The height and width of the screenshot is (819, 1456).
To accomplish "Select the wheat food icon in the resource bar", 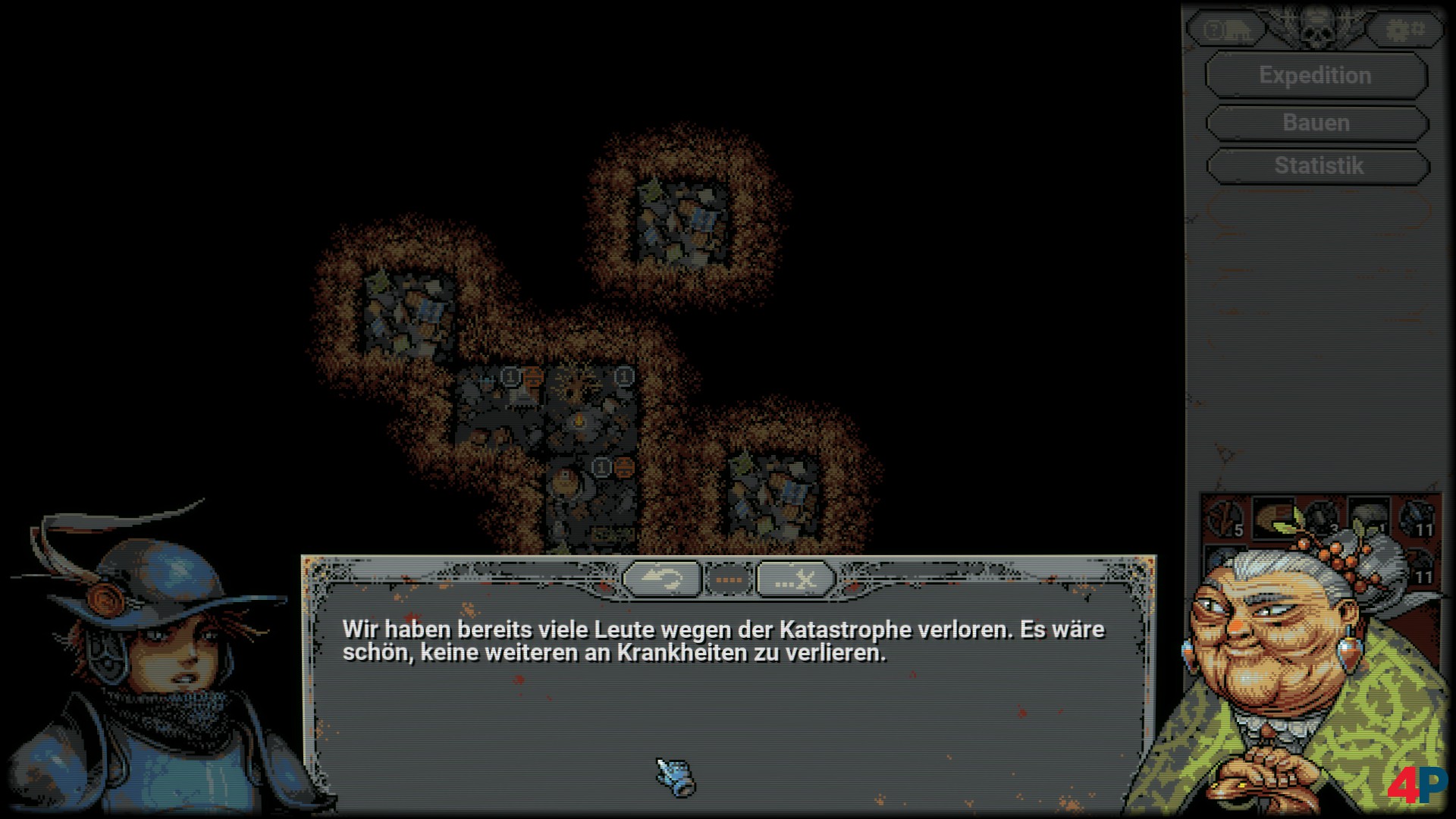I will click(x=1275, y=518).
